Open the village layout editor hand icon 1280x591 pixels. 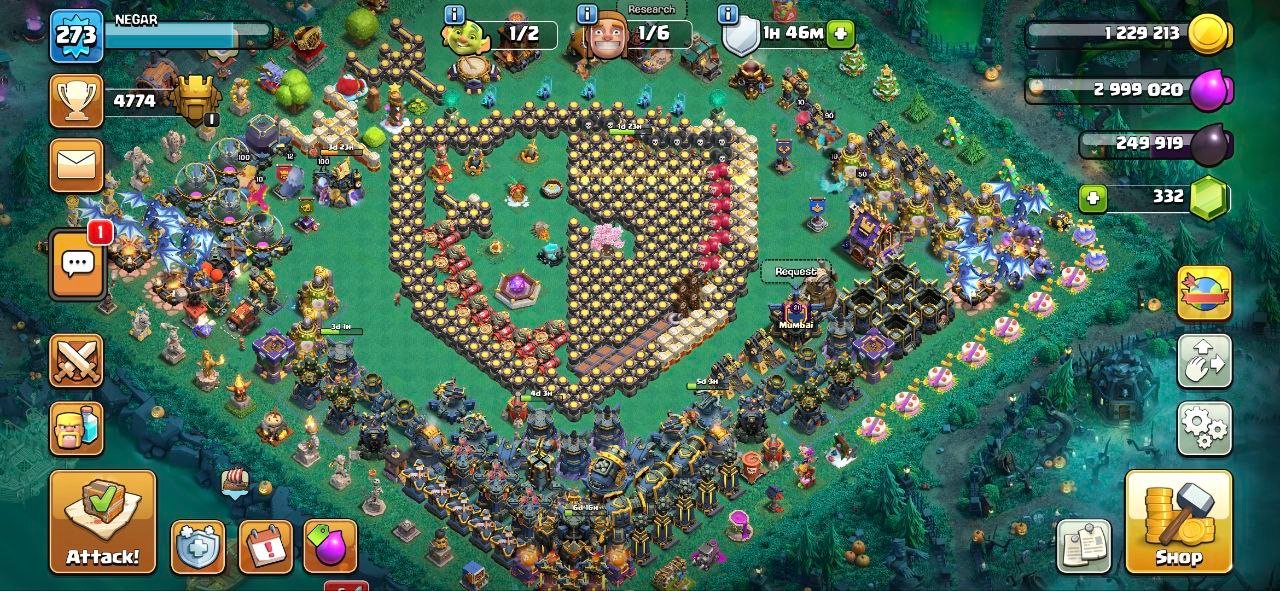click(1204, 361)
